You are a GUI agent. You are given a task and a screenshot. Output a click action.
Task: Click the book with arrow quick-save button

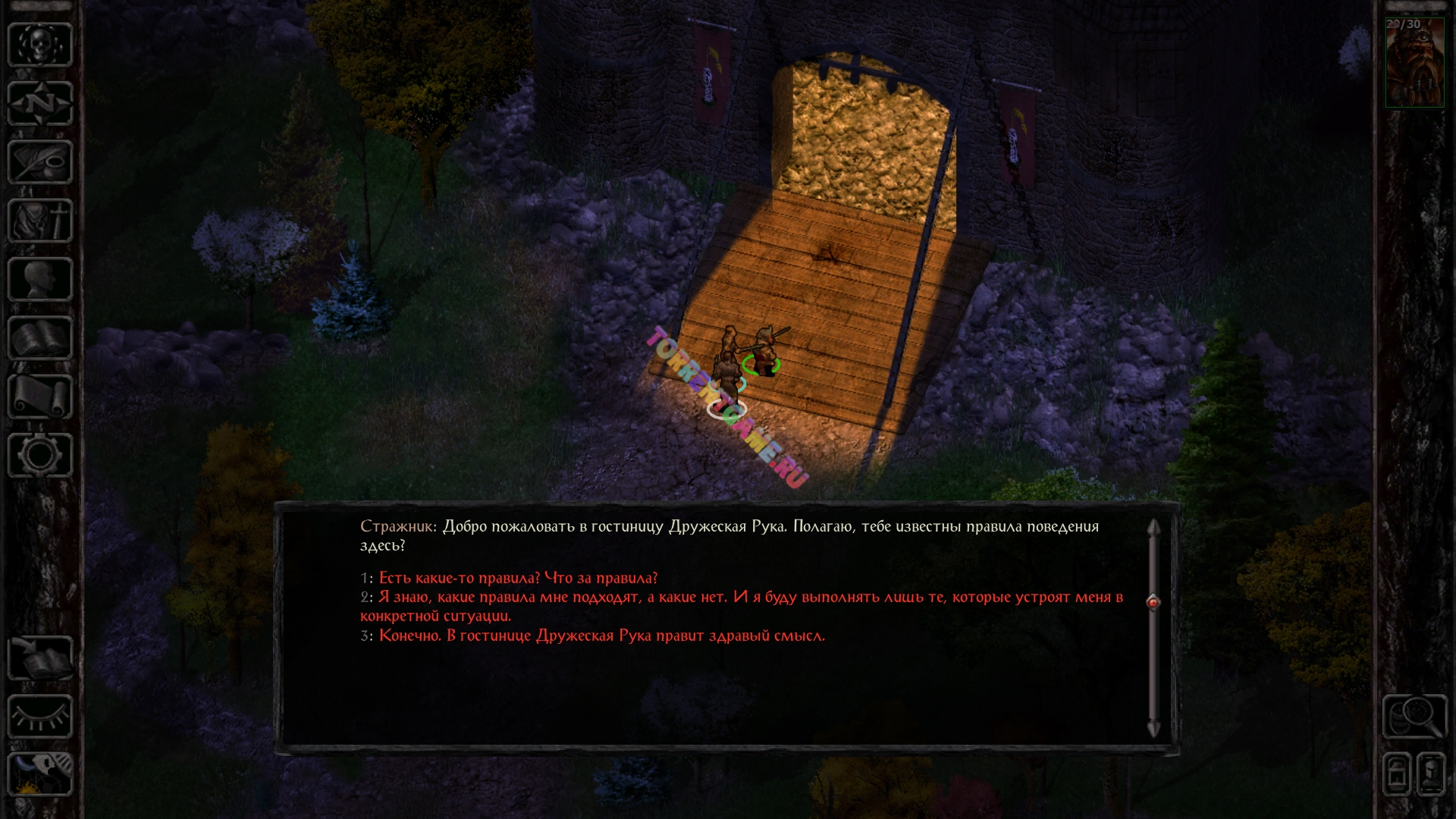coord(40,658)
